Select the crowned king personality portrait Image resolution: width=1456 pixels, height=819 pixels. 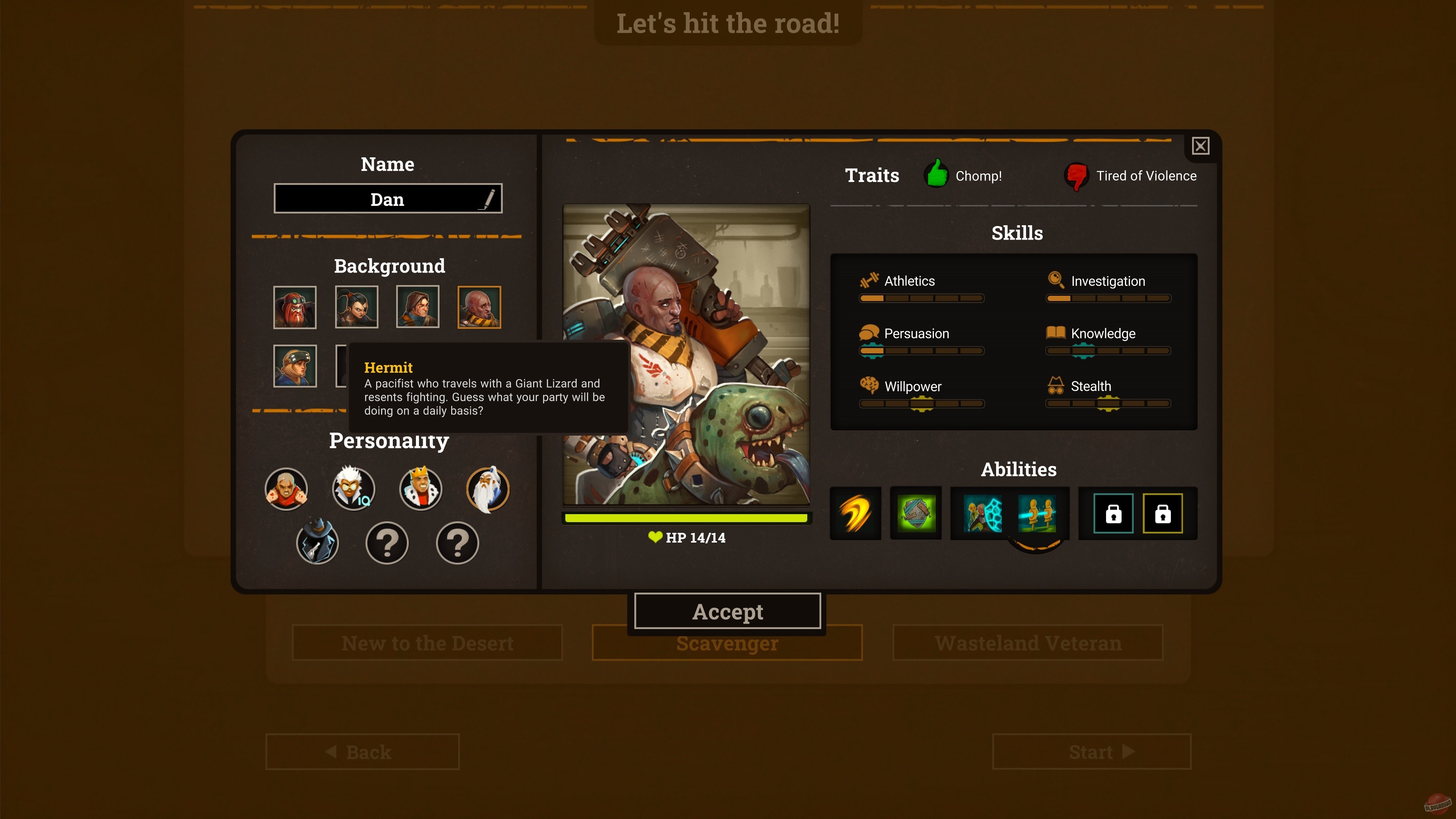pos(420,489)
